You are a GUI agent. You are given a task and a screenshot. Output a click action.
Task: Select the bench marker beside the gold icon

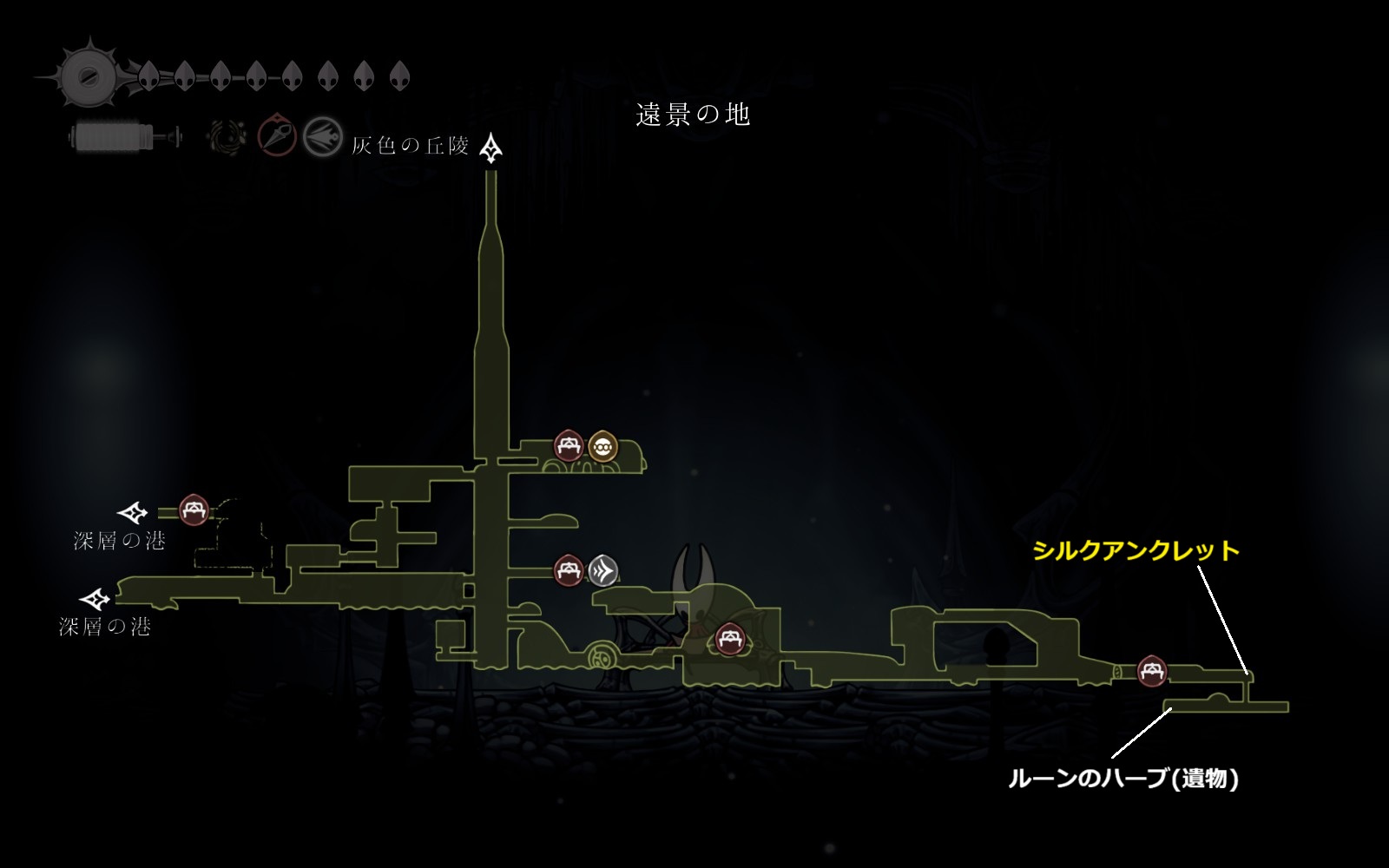tap(569, 447)
